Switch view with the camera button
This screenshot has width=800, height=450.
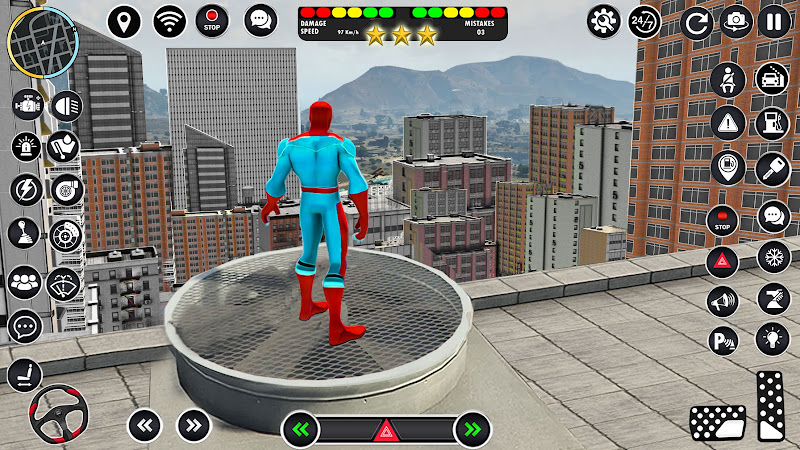[x=737, y=21]
